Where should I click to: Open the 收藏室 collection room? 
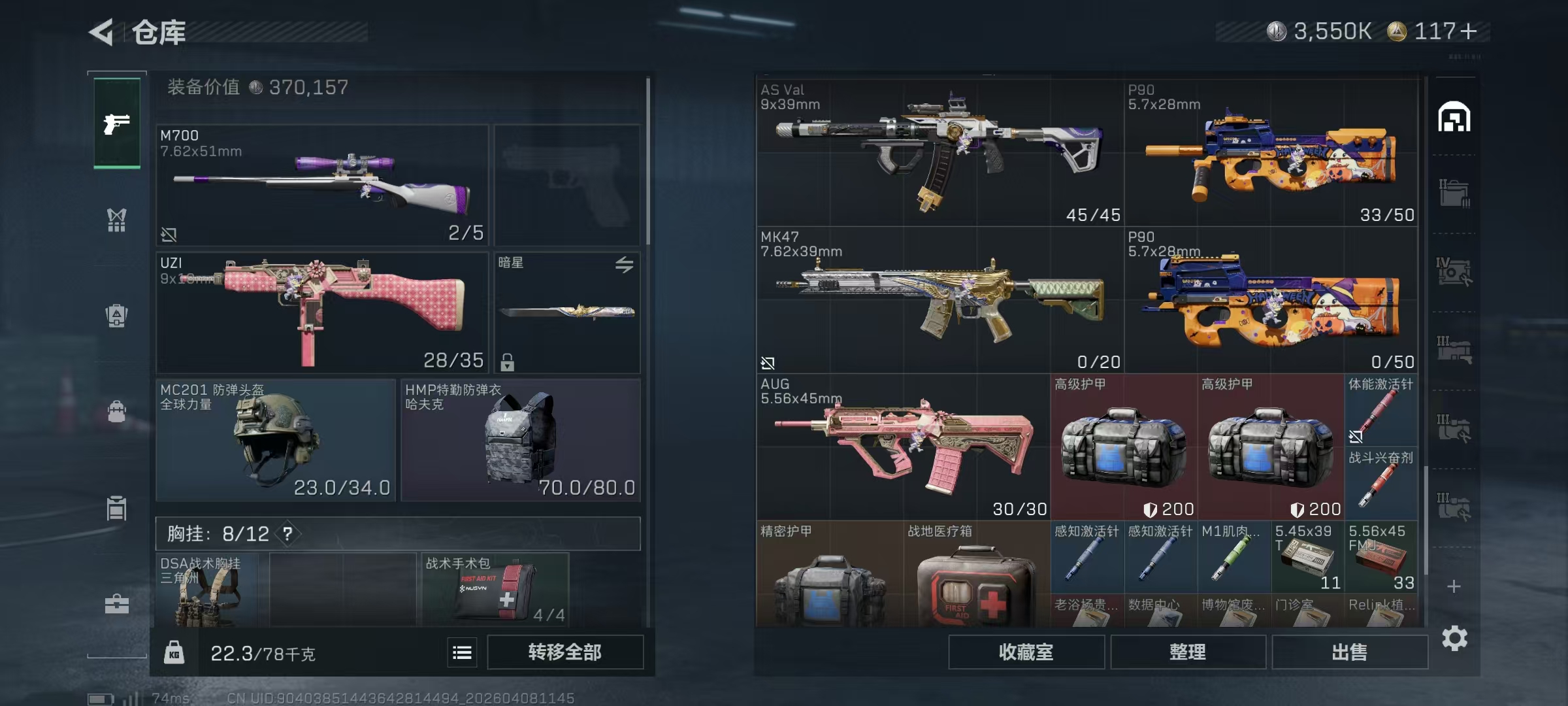[1026, 652]
